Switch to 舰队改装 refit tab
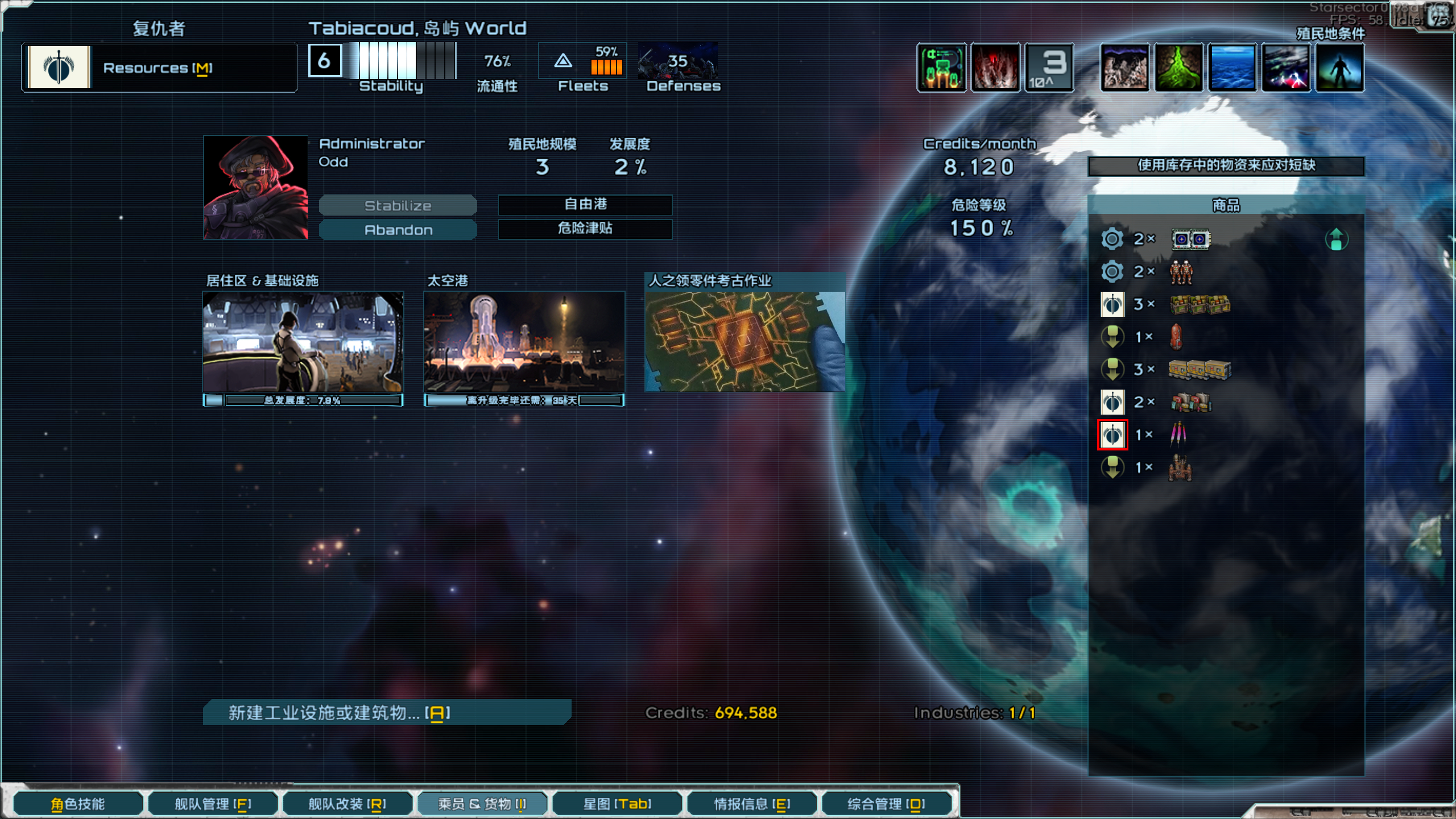 [x=347, y=804]
